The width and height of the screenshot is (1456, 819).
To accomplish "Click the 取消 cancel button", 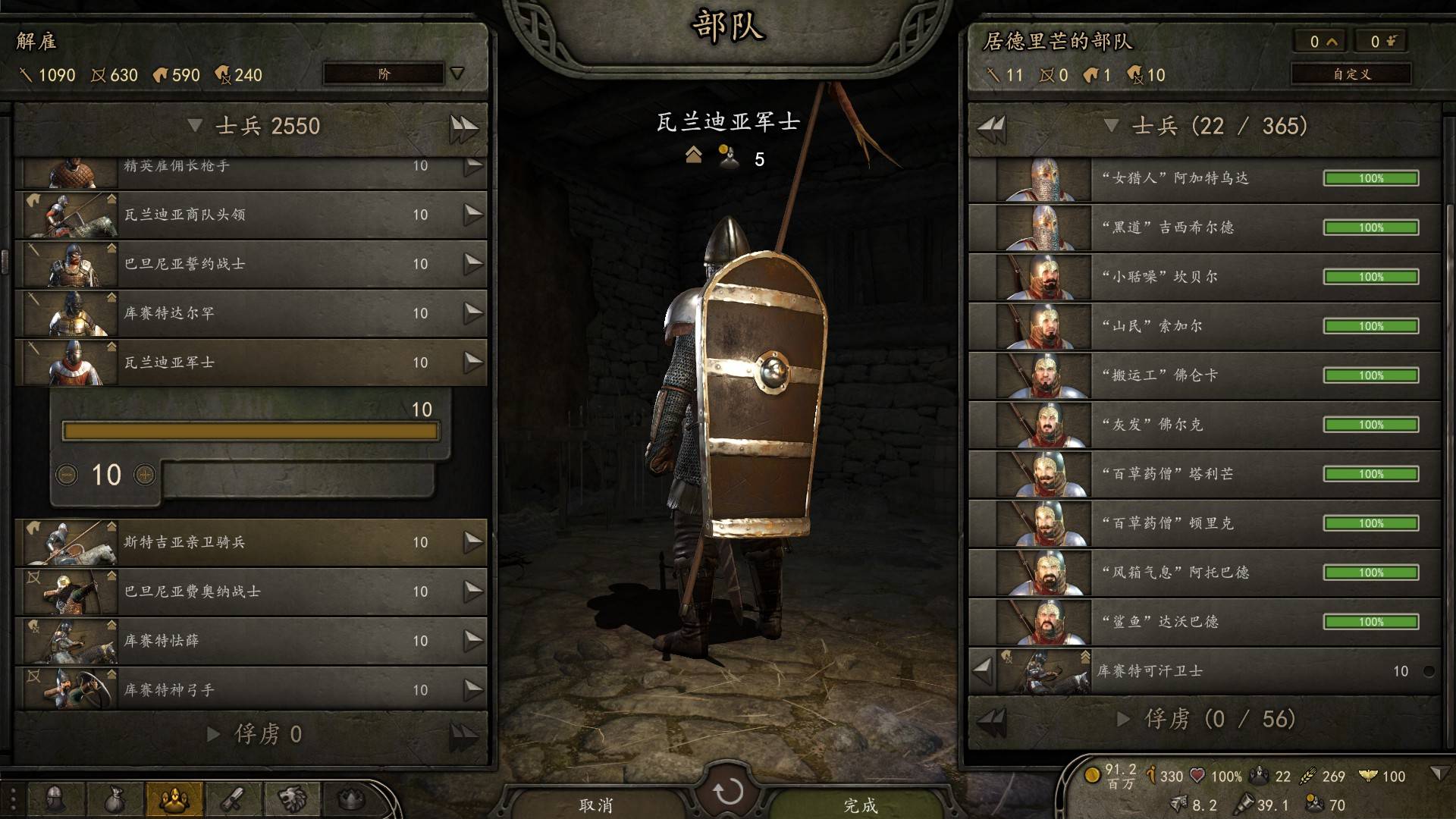I will (x=596, y=805).
